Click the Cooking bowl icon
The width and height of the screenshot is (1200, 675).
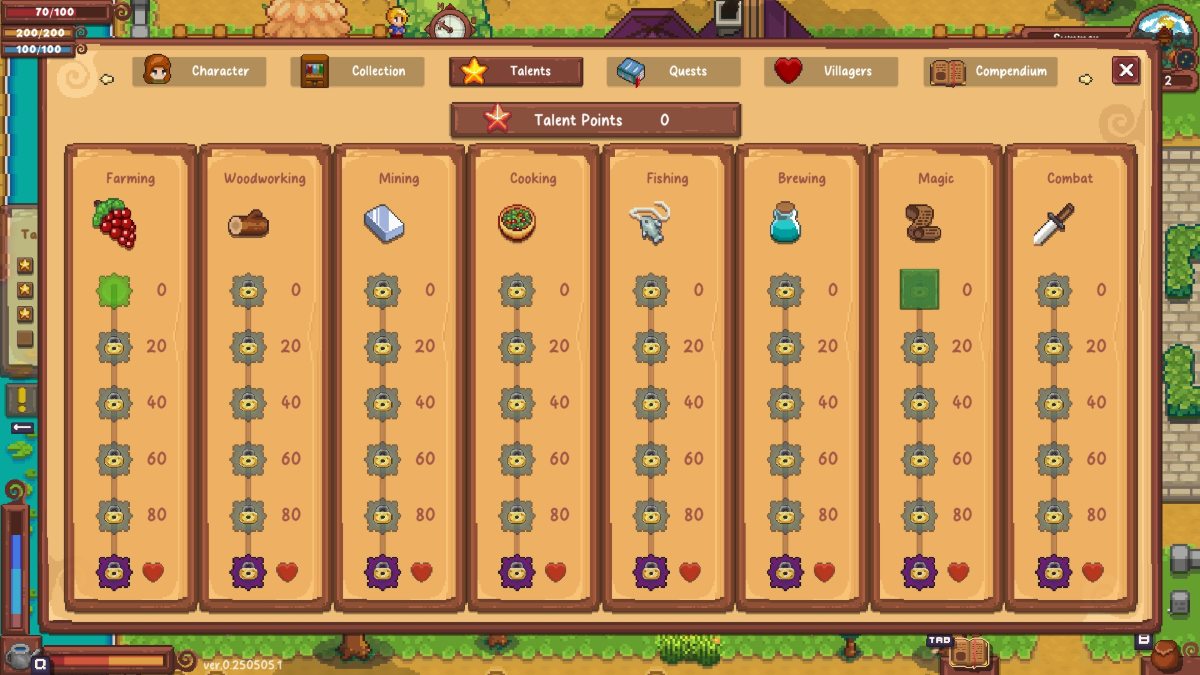pyautogui.click(x=517, y=223)
